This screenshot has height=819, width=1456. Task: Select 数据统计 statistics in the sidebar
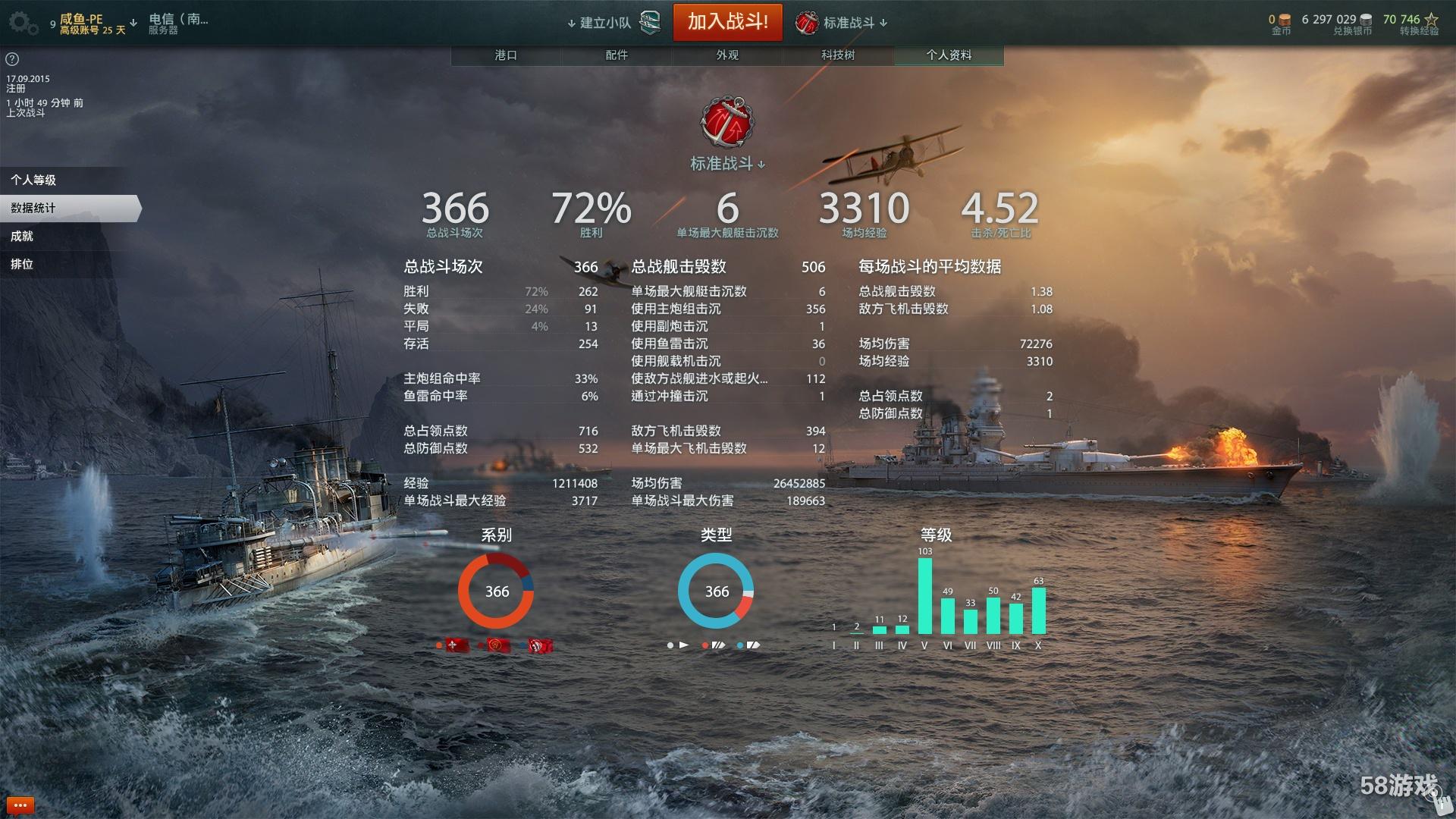[34, 208]
